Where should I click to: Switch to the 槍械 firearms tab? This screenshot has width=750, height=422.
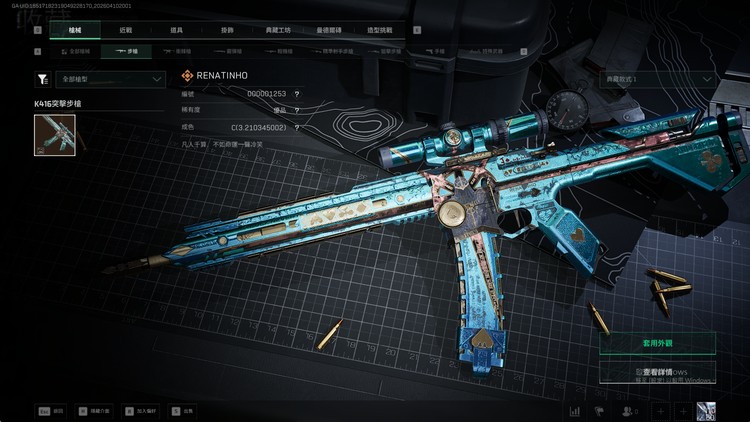click(75, 31)
